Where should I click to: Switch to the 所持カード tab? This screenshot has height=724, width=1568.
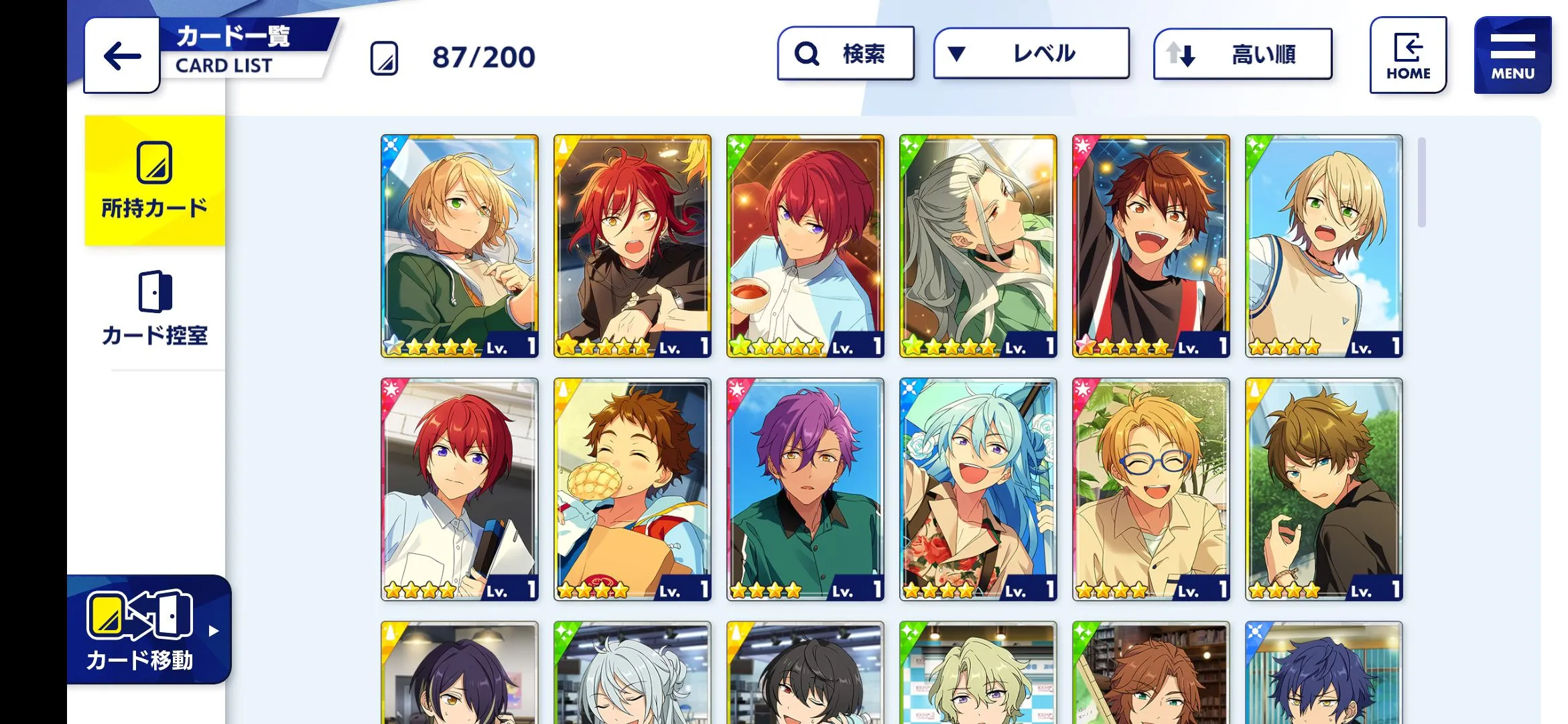[155, 180]
